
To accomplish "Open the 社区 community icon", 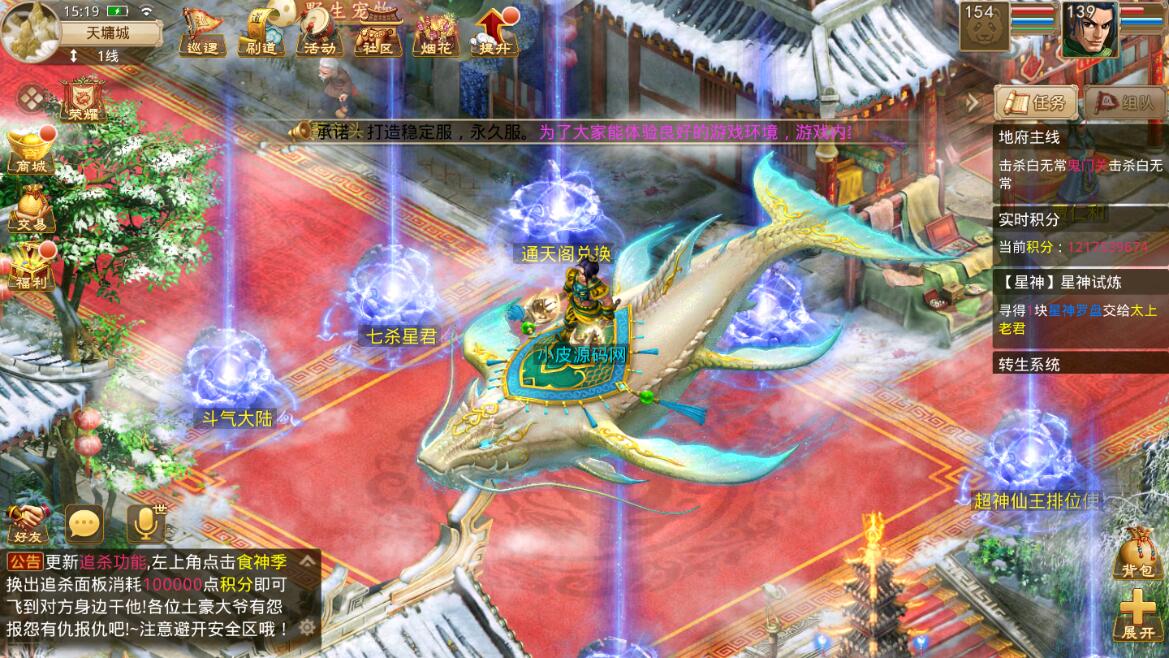I will [377, 32].
